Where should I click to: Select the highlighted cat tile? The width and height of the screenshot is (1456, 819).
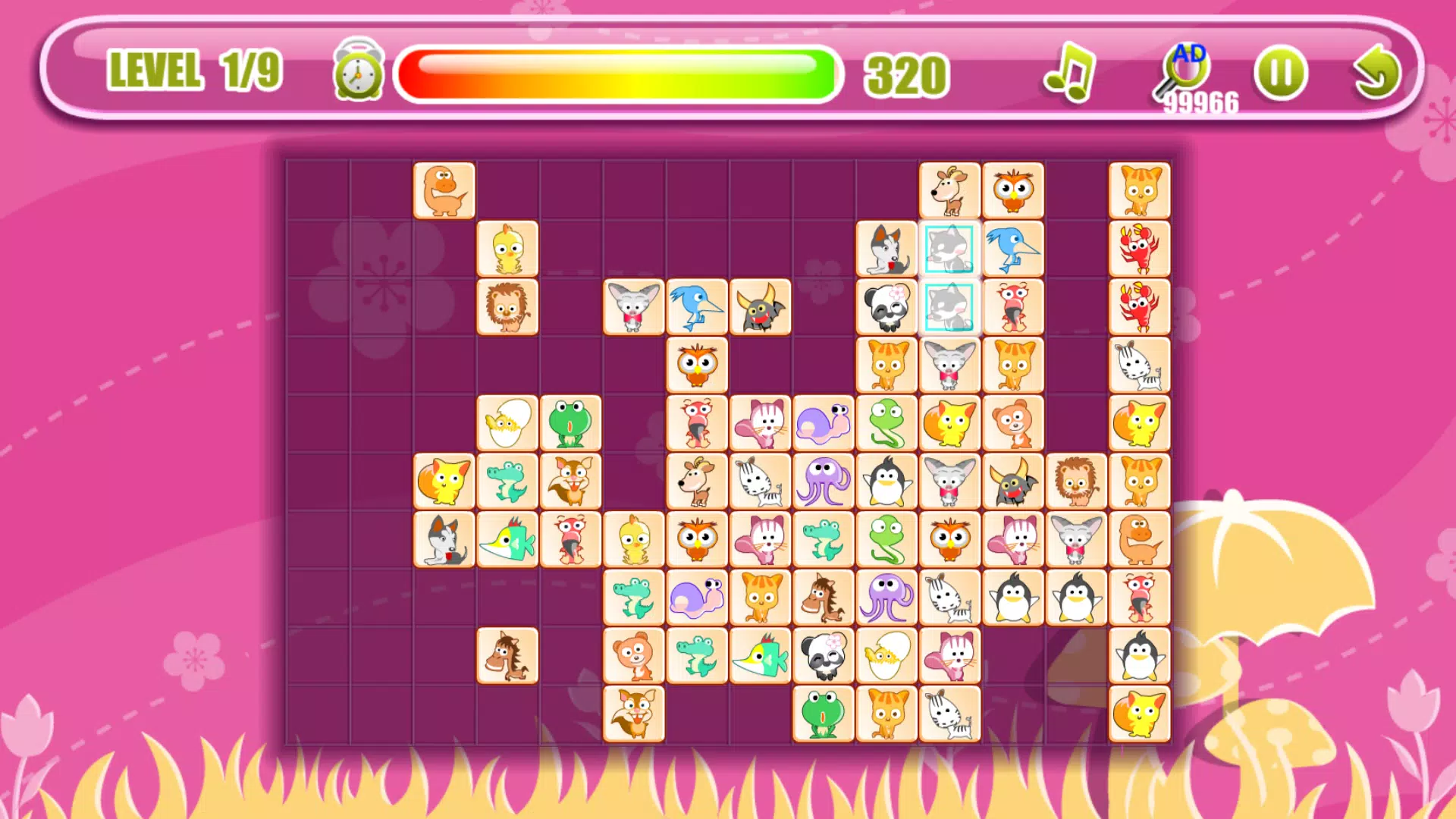[x=950, y=250]
